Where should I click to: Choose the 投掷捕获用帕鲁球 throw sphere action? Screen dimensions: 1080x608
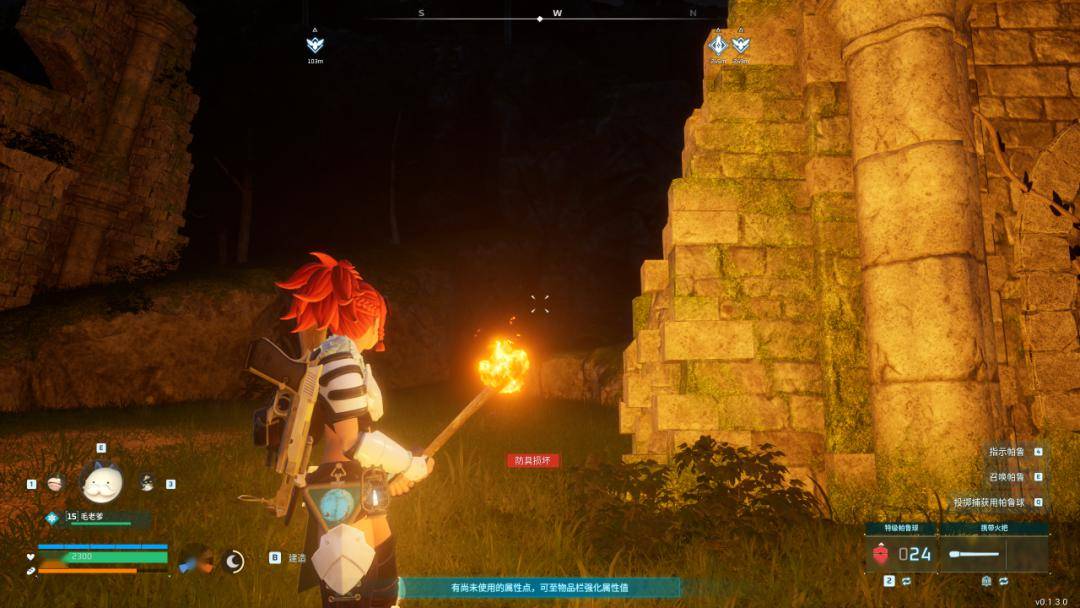(993, 502)
